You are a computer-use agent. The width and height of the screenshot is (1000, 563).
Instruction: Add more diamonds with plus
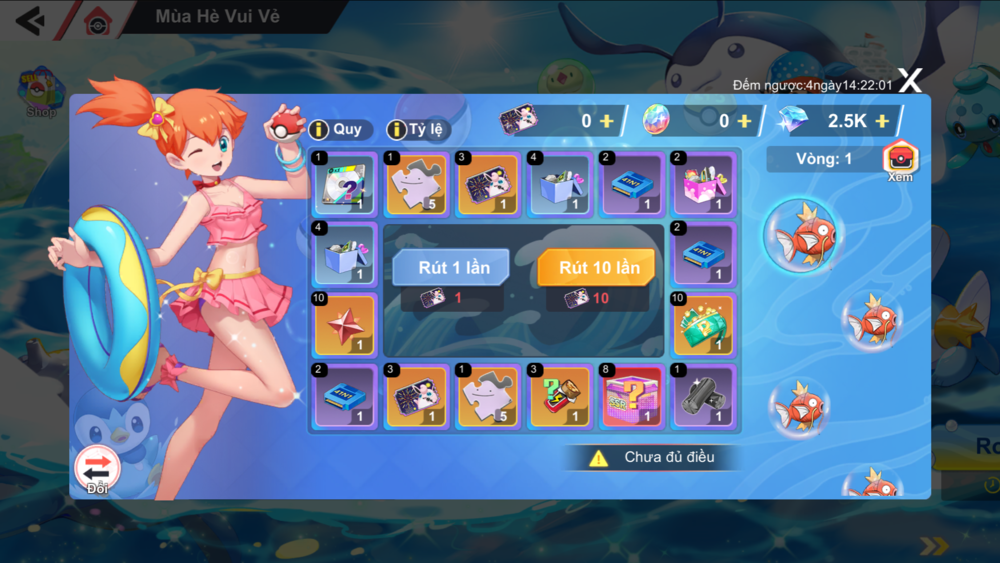pos(882,121)
